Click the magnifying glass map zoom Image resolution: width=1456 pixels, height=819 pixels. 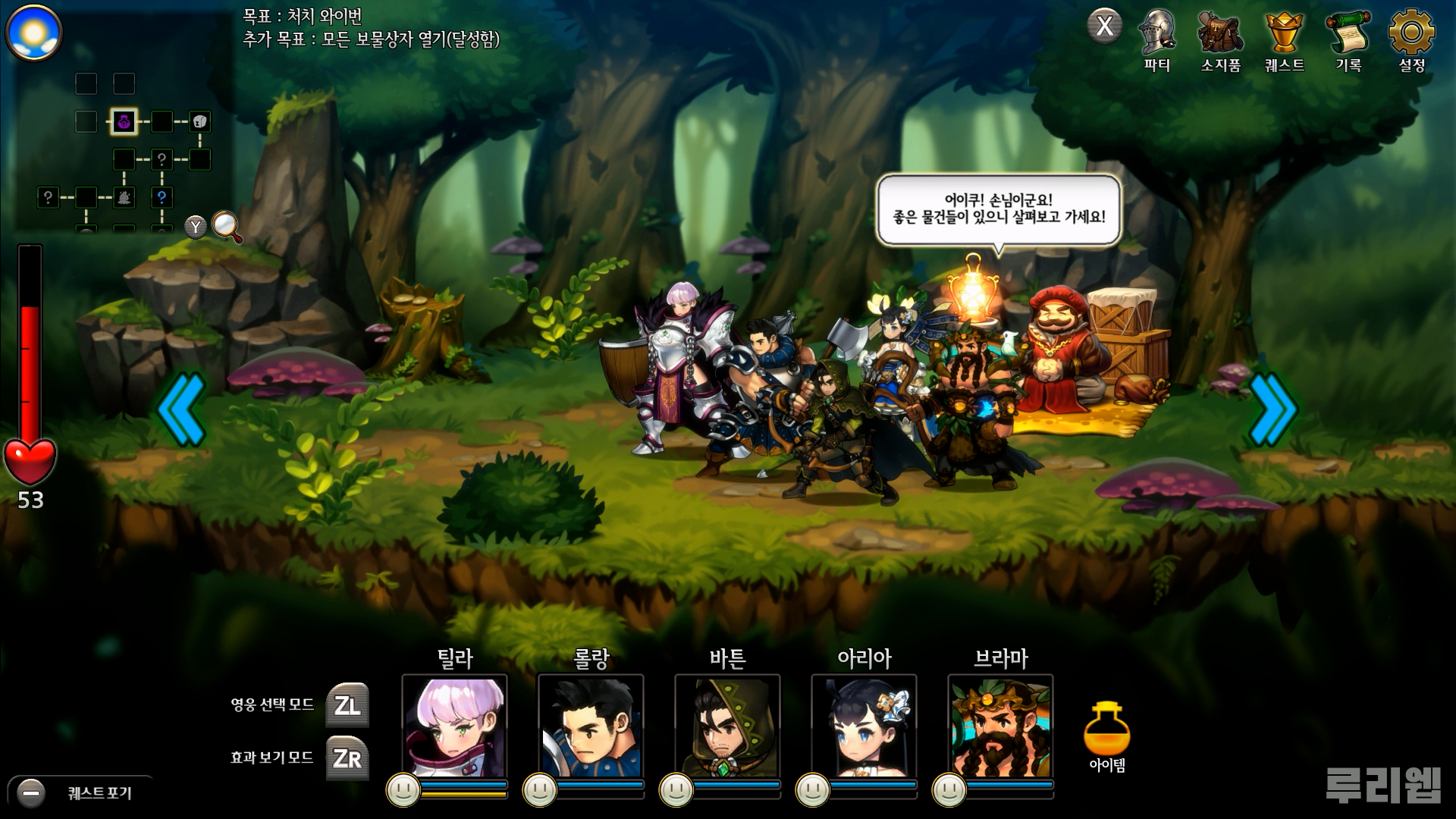pyautogui.click(x=226, y=226)
